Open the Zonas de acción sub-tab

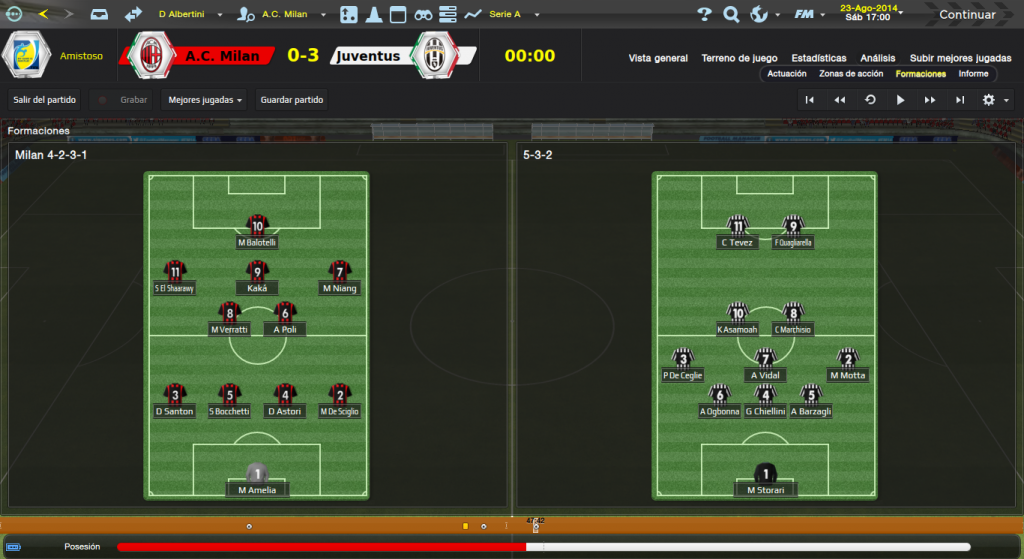tap(851, 74)
